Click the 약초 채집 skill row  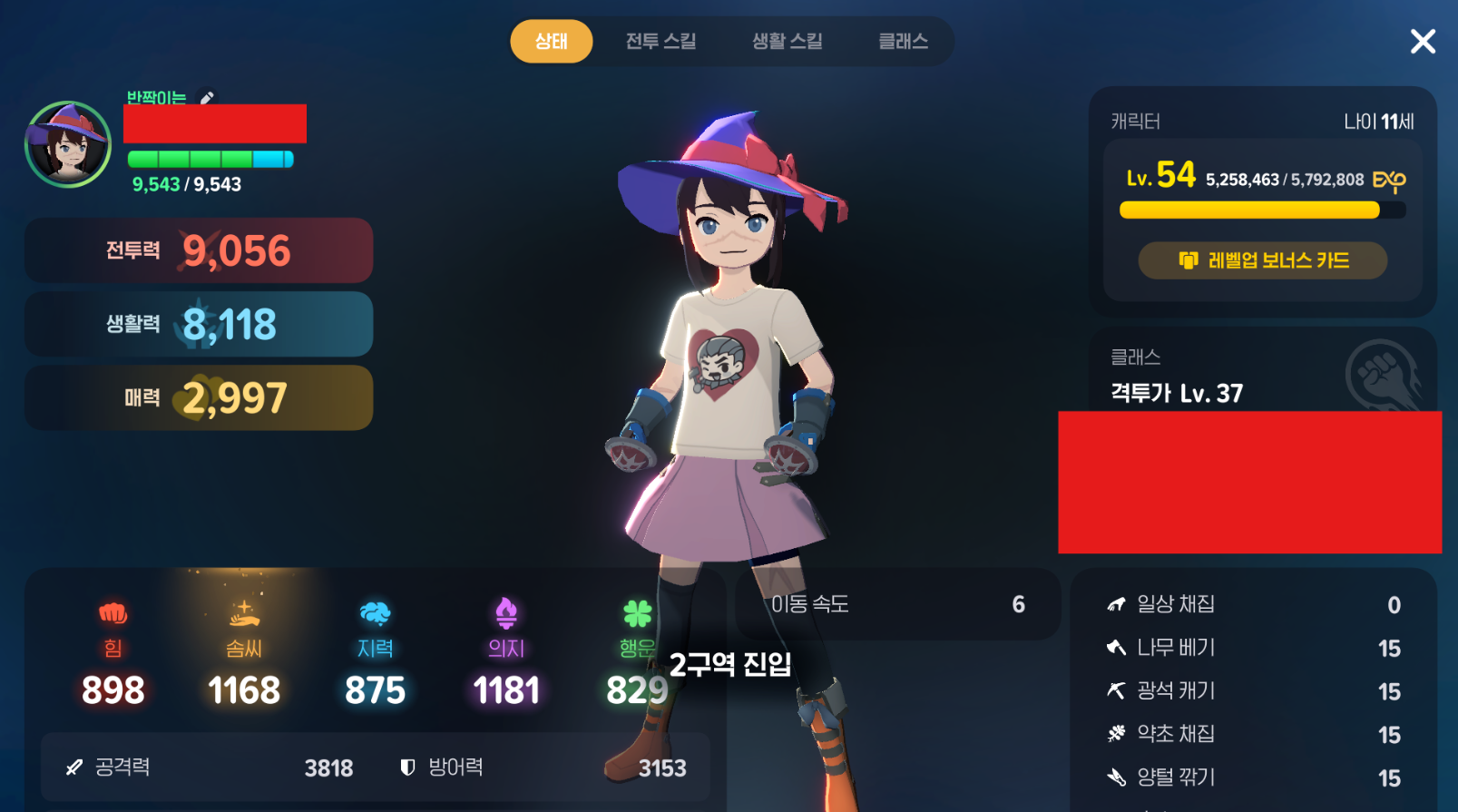1253,734
